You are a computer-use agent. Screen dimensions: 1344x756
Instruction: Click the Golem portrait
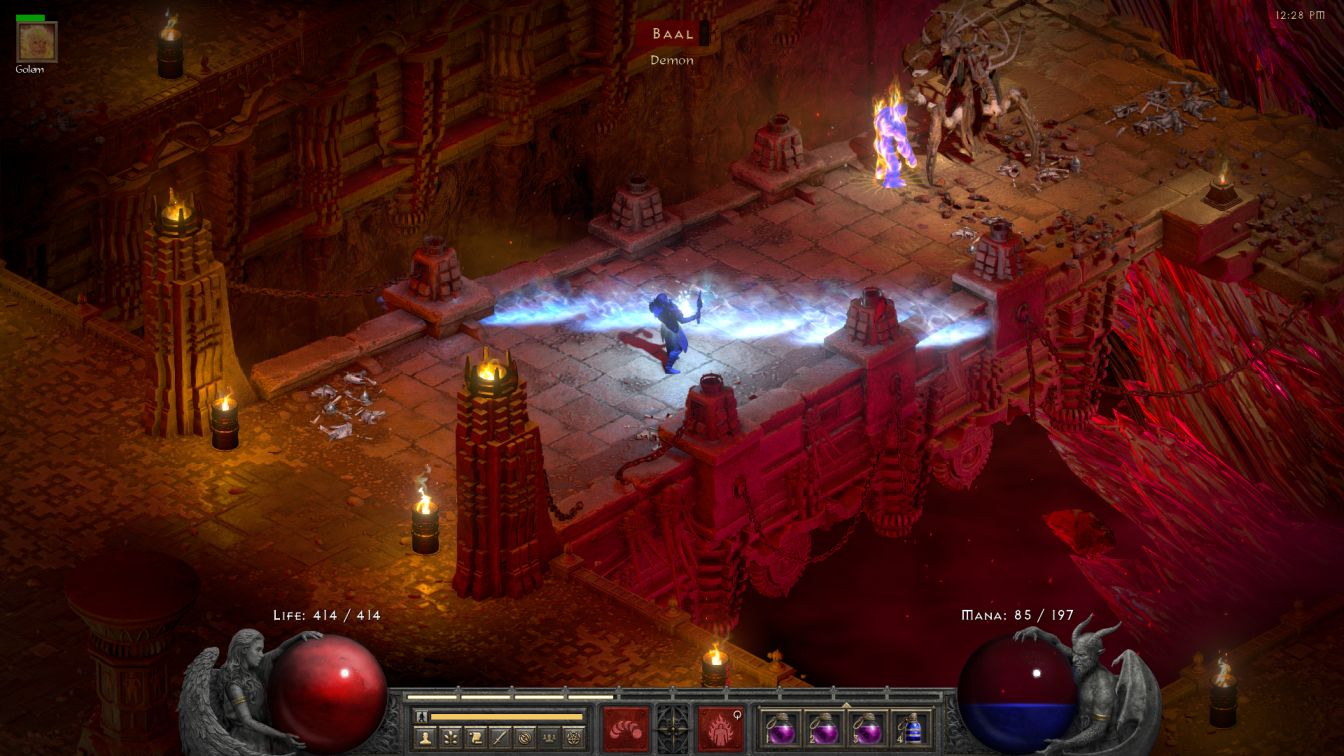[37, 42]
